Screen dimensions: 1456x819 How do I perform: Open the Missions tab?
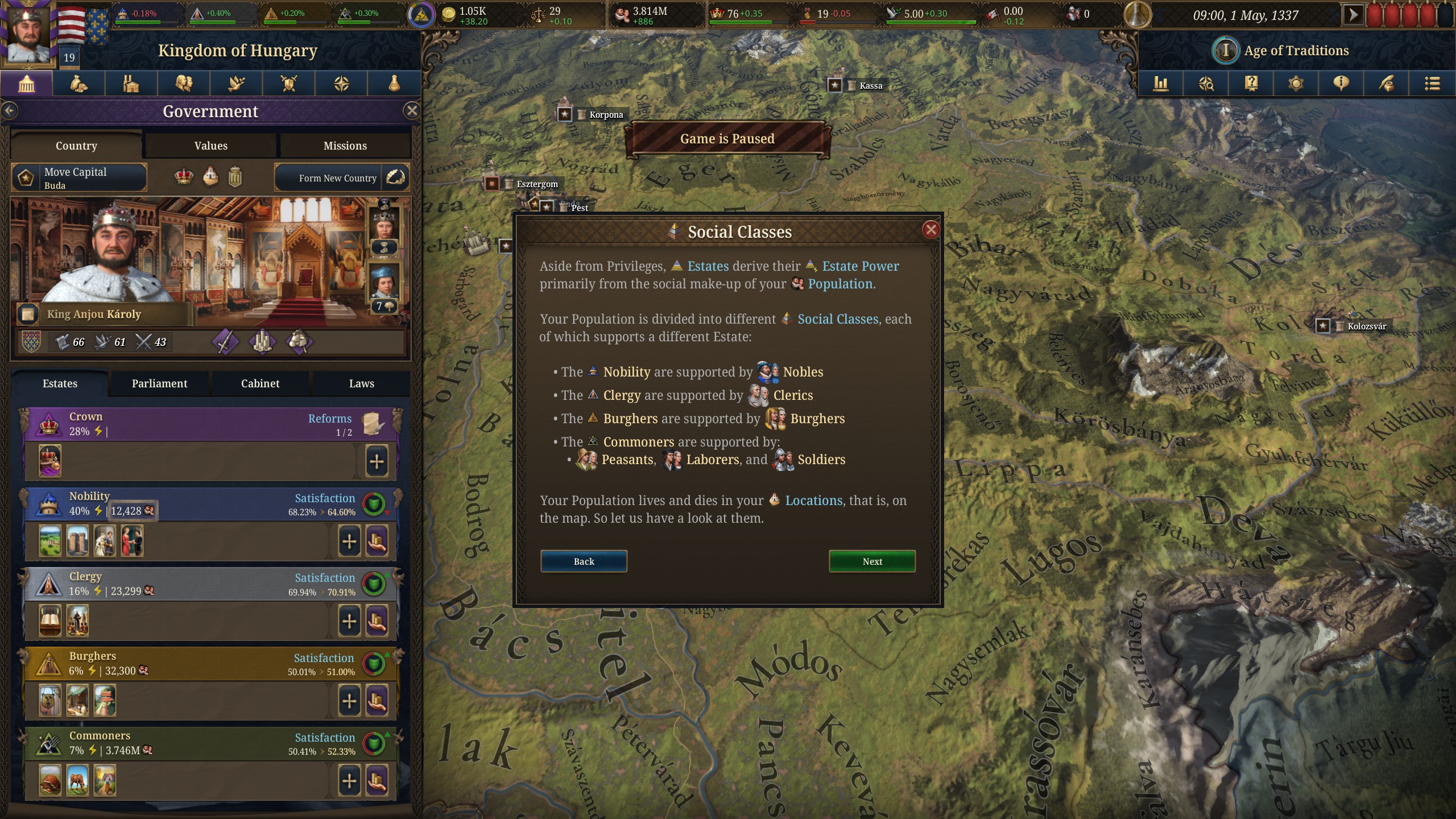pyautogui.click(x=345, y=146)
